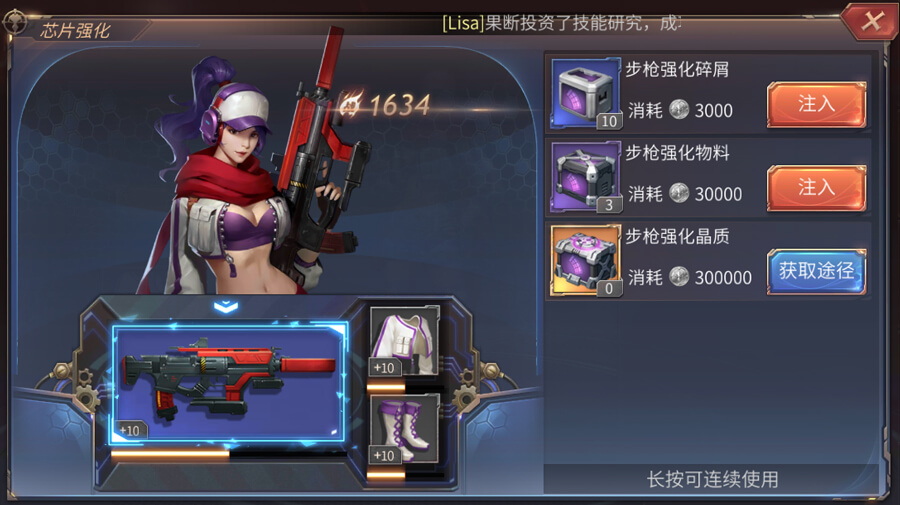Screen dimensions: 900x505
Task: Click the 步枪强化物料 dark crate icon
Action: [586, 177]
